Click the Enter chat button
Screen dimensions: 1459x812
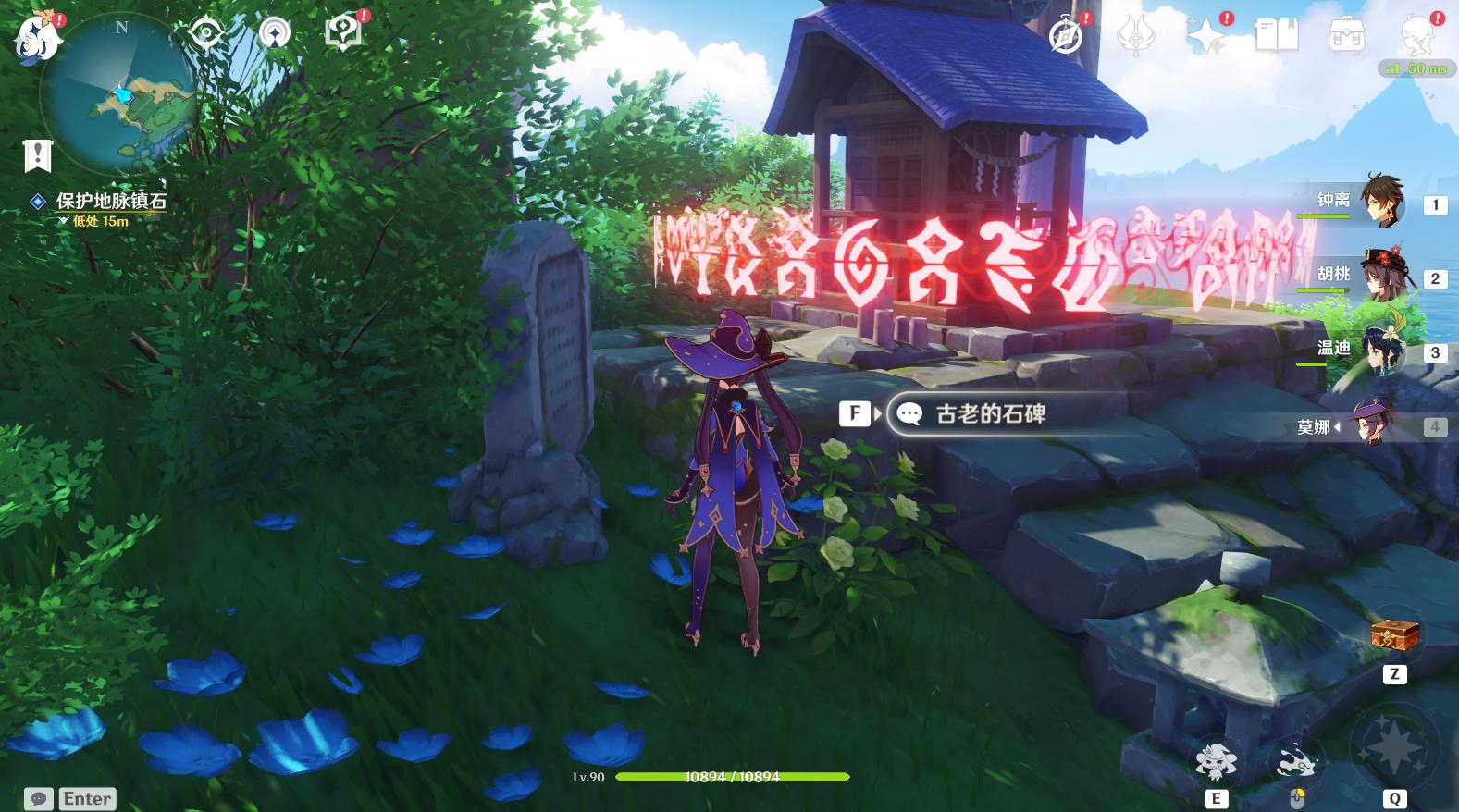click(85, 798)
